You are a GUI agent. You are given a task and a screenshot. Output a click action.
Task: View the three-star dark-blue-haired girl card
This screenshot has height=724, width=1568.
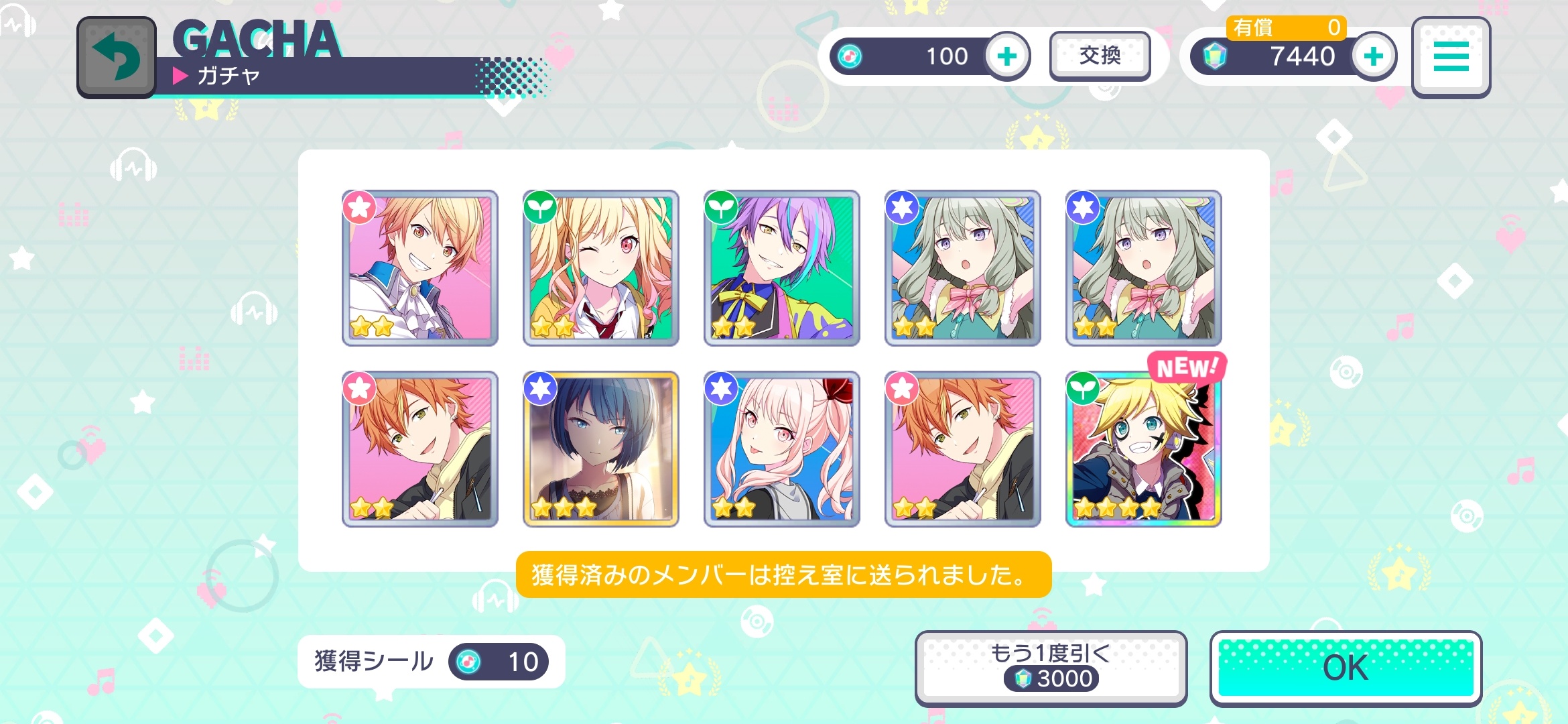600,449
